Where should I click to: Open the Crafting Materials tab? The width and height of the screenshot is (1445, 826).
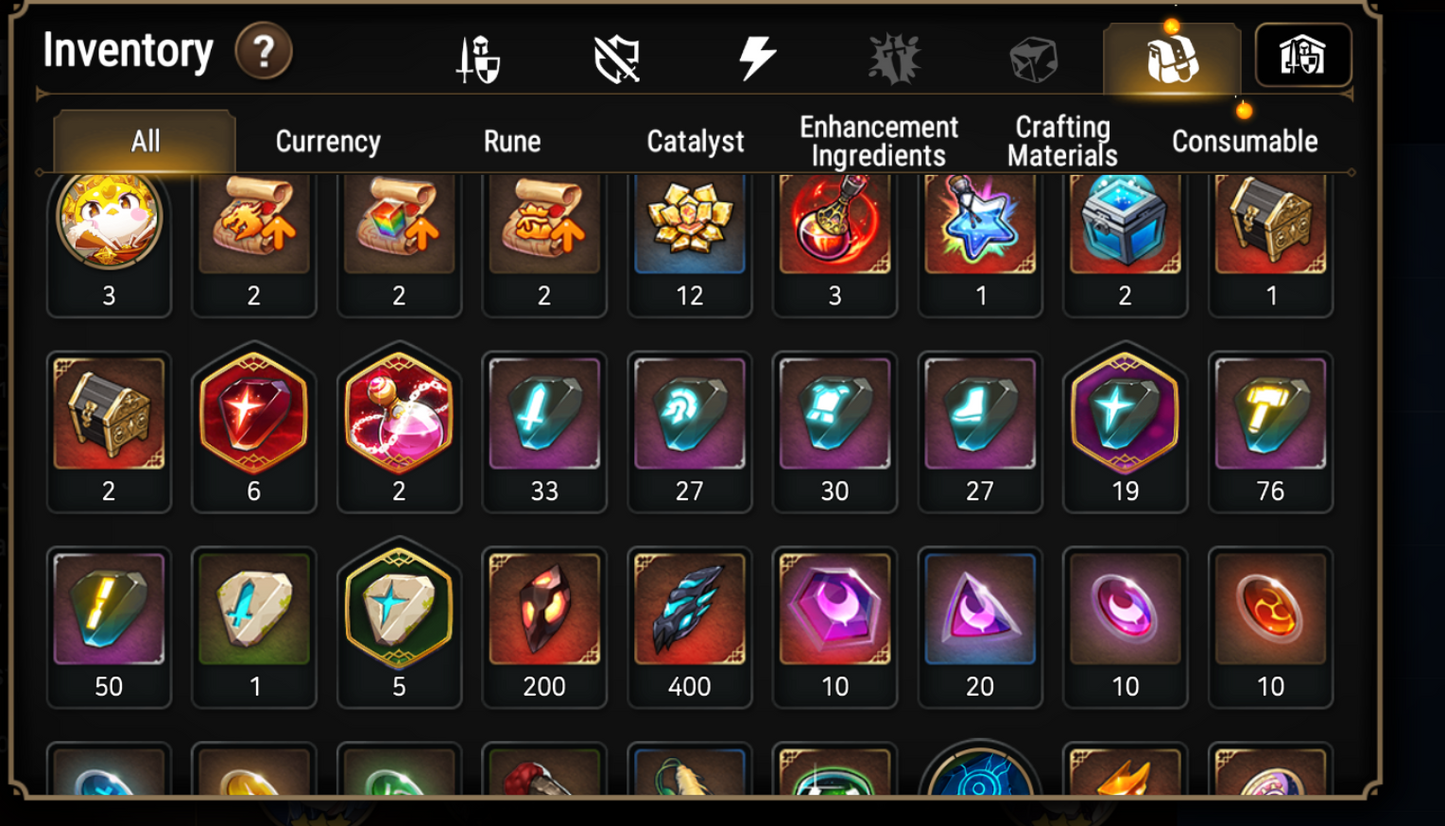tap(1061, 138)
